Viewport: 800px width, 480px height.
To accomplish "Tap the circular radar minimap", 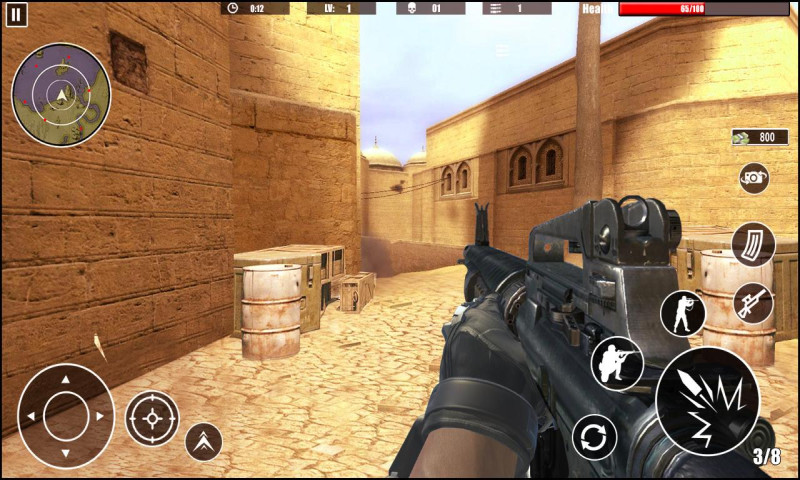I will (61, 95).
